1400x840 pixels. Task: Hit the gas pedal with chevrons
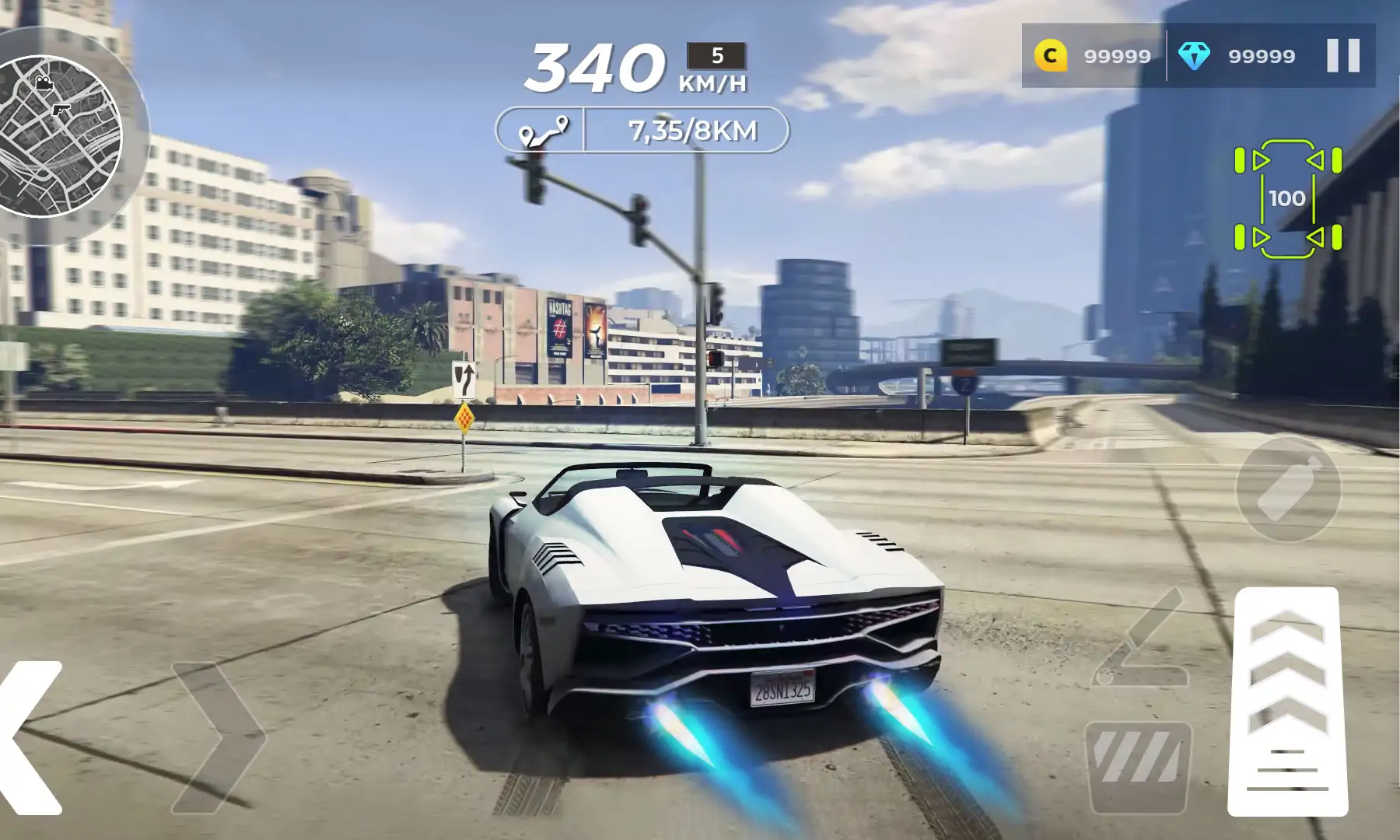(1286, 700)
